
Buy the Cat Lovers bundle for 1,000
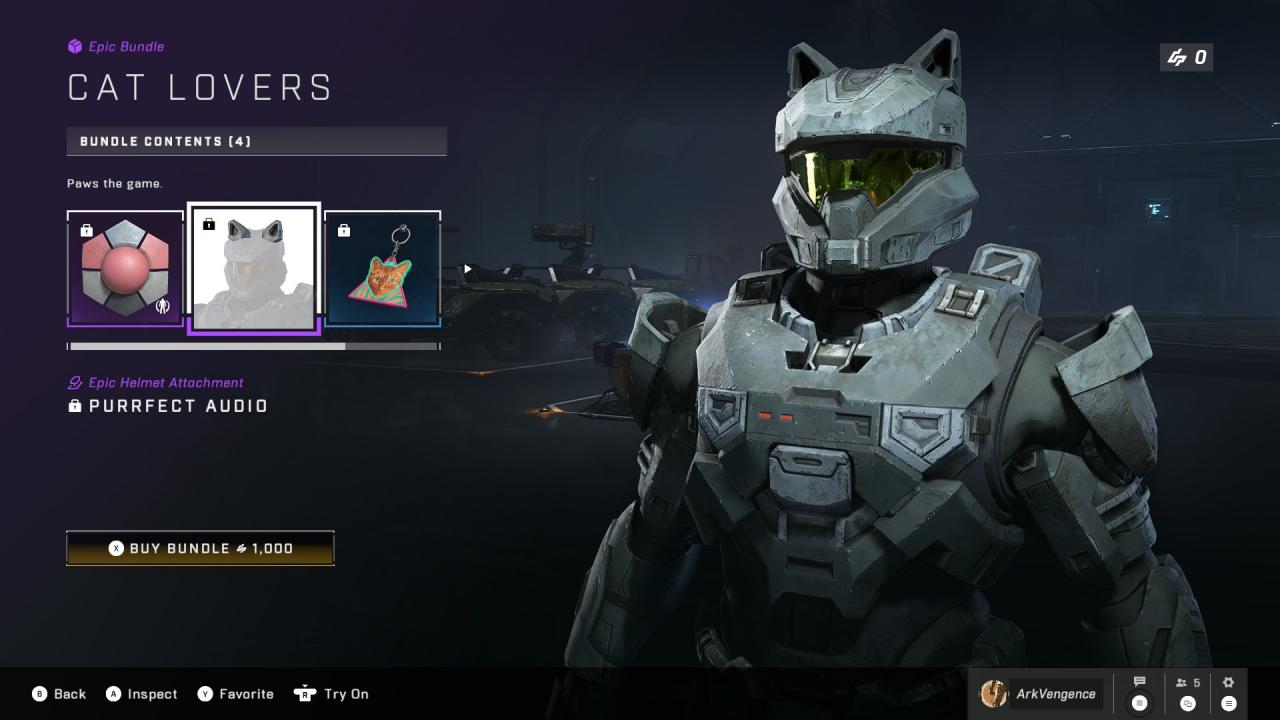[200, 548]
